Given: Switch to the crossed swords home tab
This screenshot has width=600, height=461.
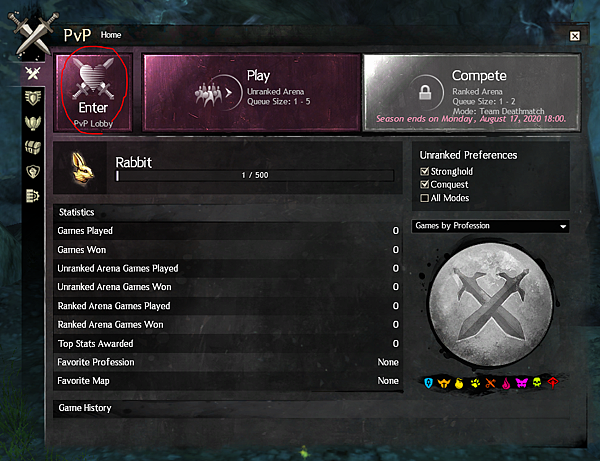Looking at the screenshot, I should tap(33, 73).
